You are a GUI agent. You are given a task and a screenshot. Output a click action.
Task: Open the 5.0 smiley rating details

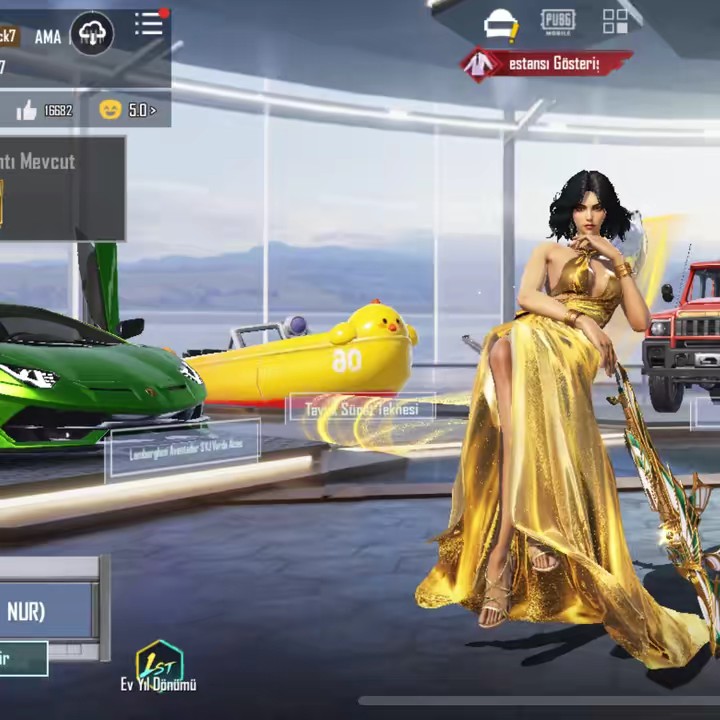click(128, 110)
